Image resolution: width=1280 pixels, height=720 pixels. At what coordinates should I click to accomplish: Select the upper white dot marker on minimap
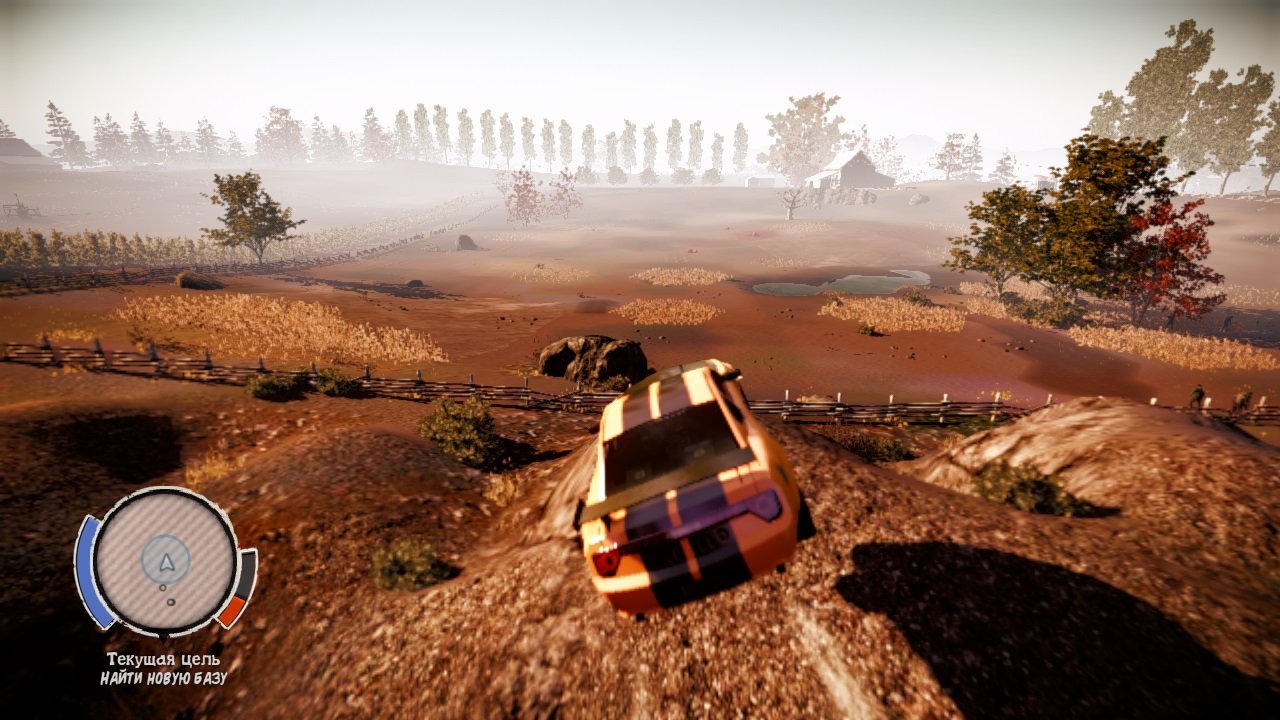coord(163,588)
